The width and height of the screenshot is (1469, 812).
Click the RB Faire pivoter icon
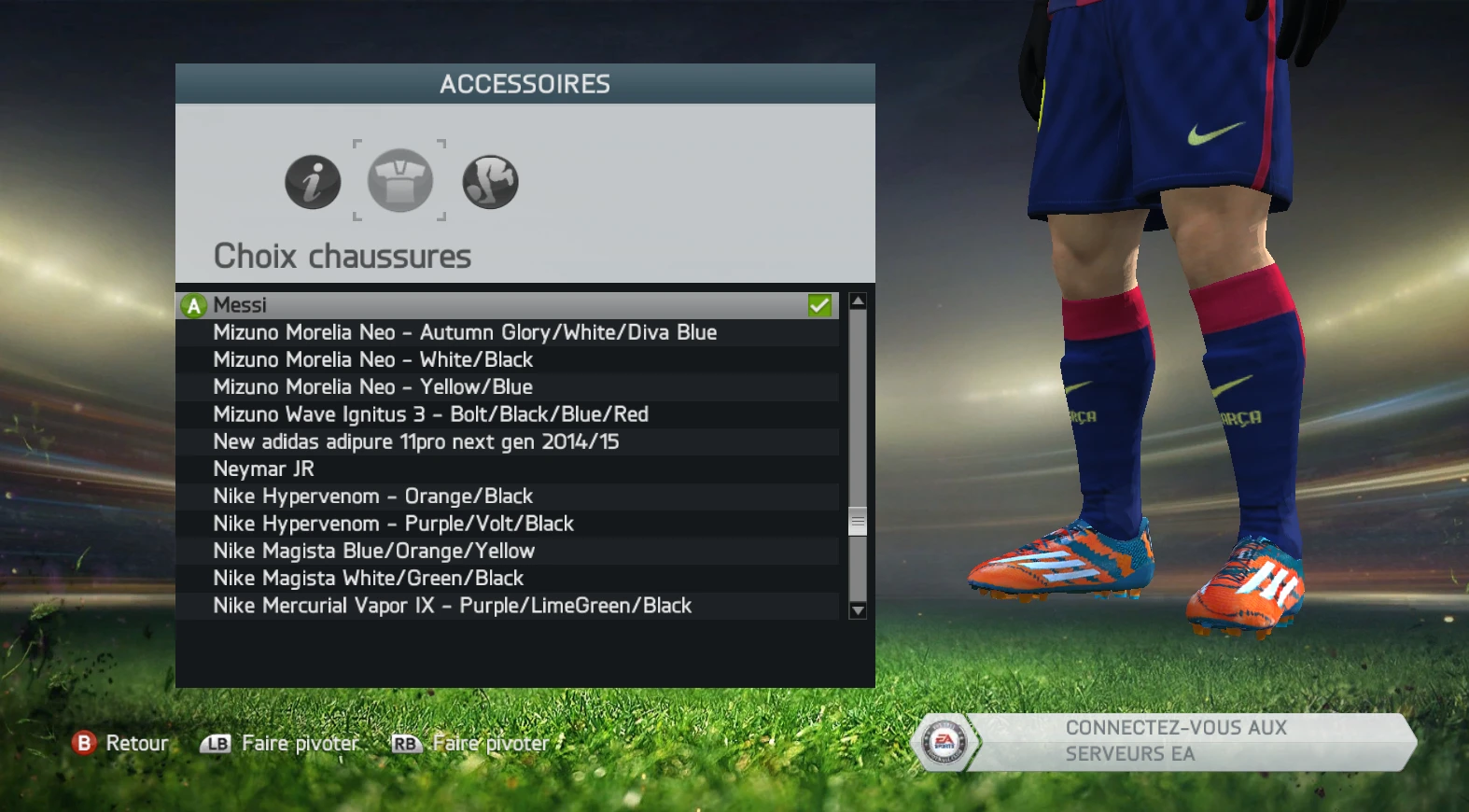[x=405, y=743]
